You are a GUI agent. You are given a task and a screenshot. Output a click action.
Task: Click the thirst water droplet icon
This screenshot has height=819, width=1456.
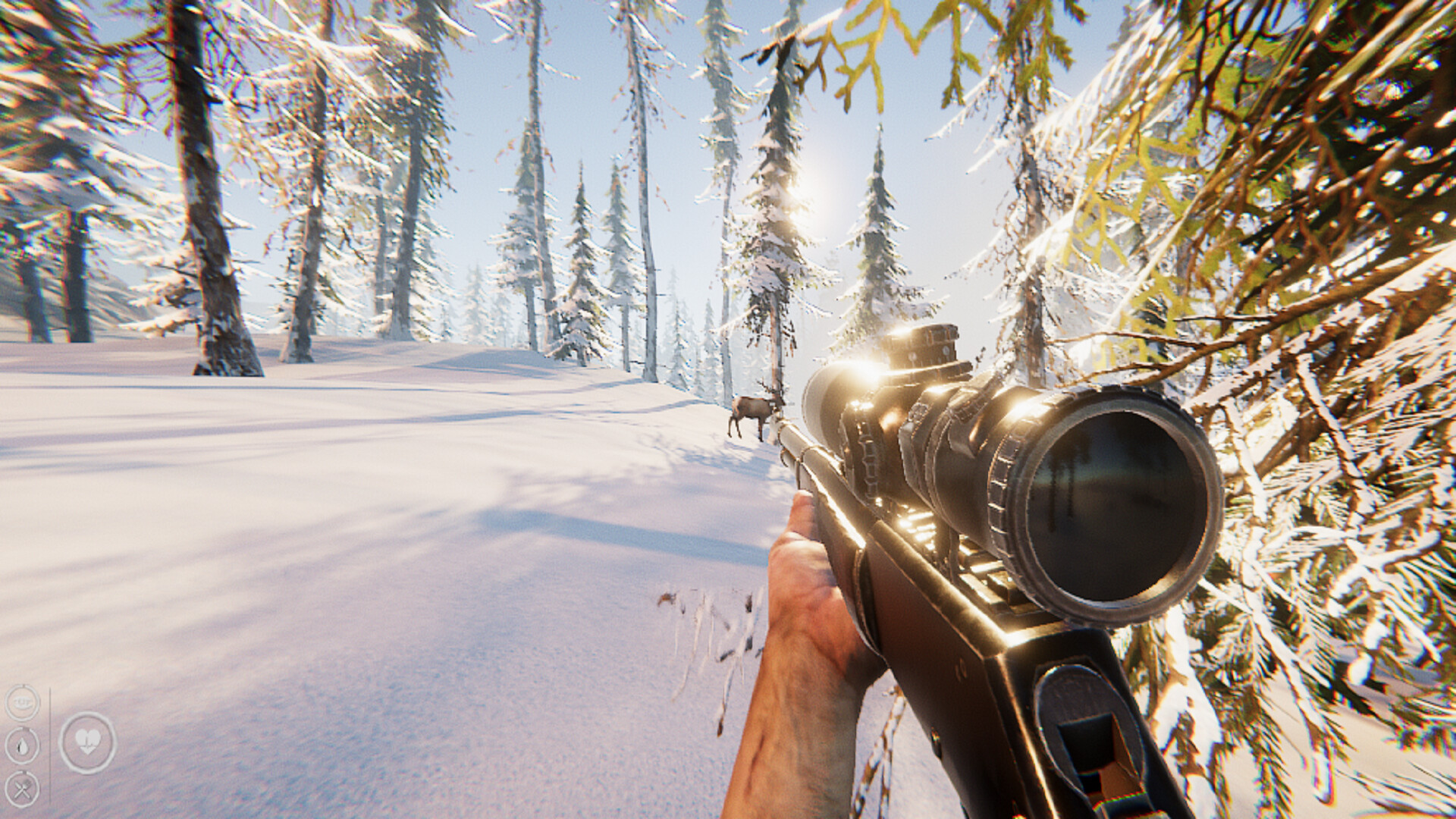click(x=22, y=745)
